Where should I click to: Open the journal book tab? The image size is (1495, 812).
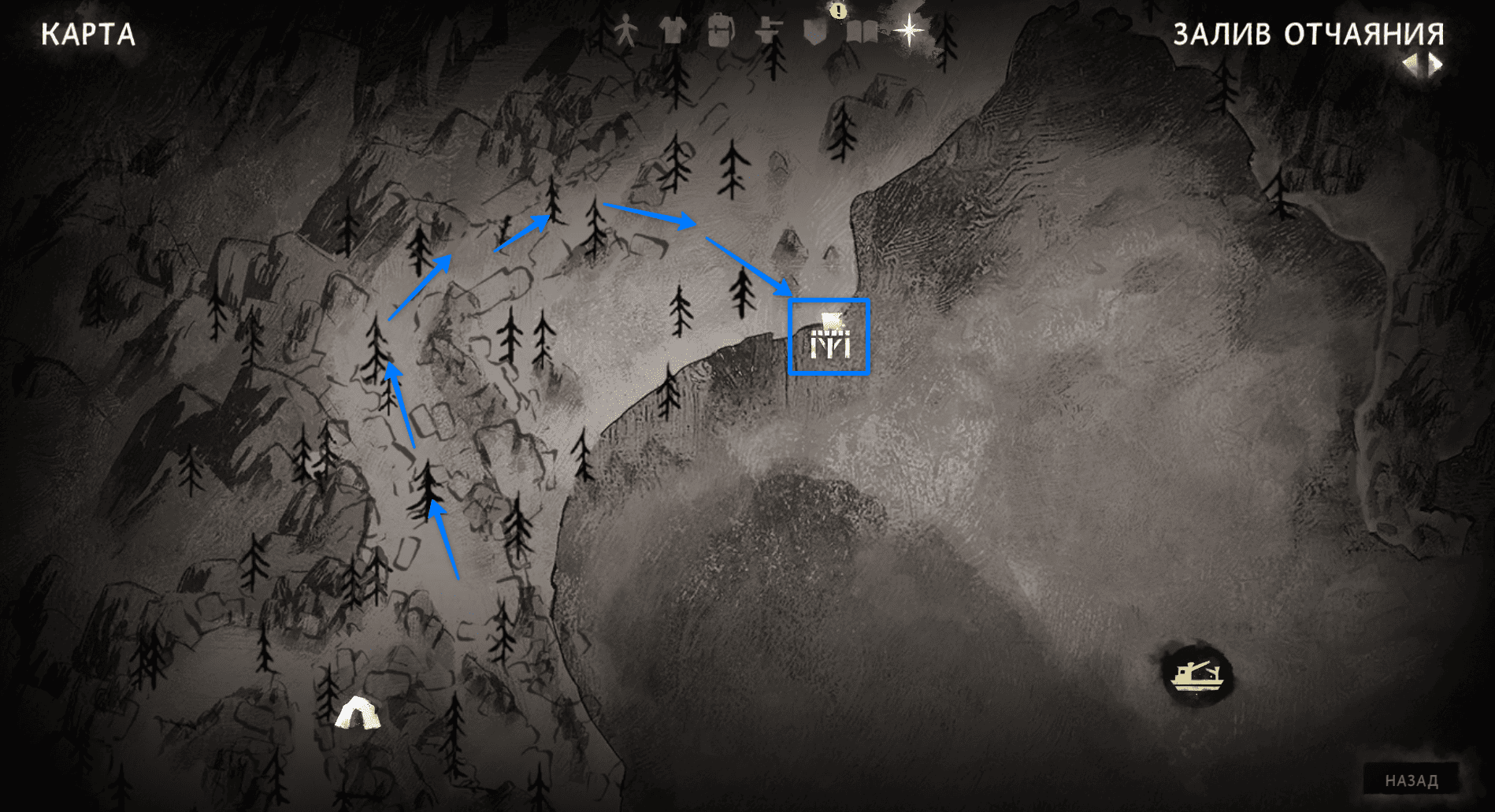coord(862,32)
